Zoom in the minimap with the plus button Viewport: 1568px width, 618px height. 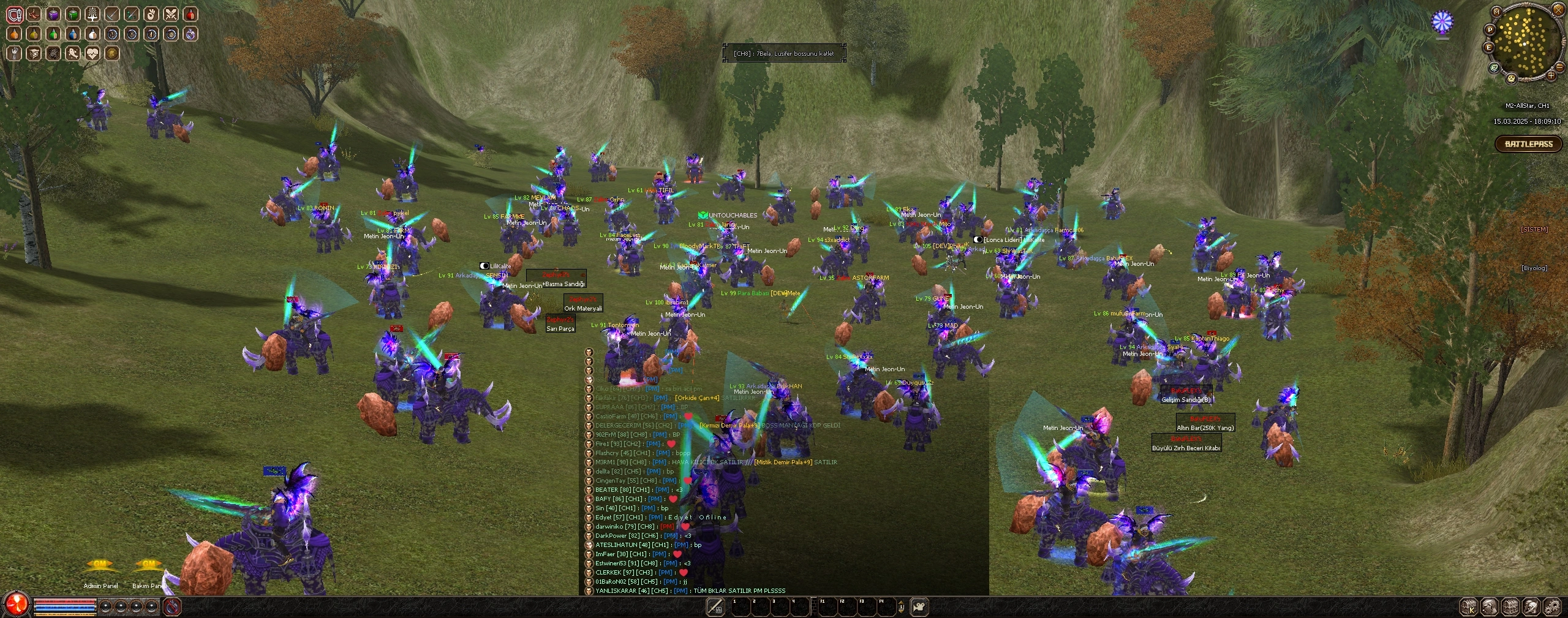(x=1551, y=76)
